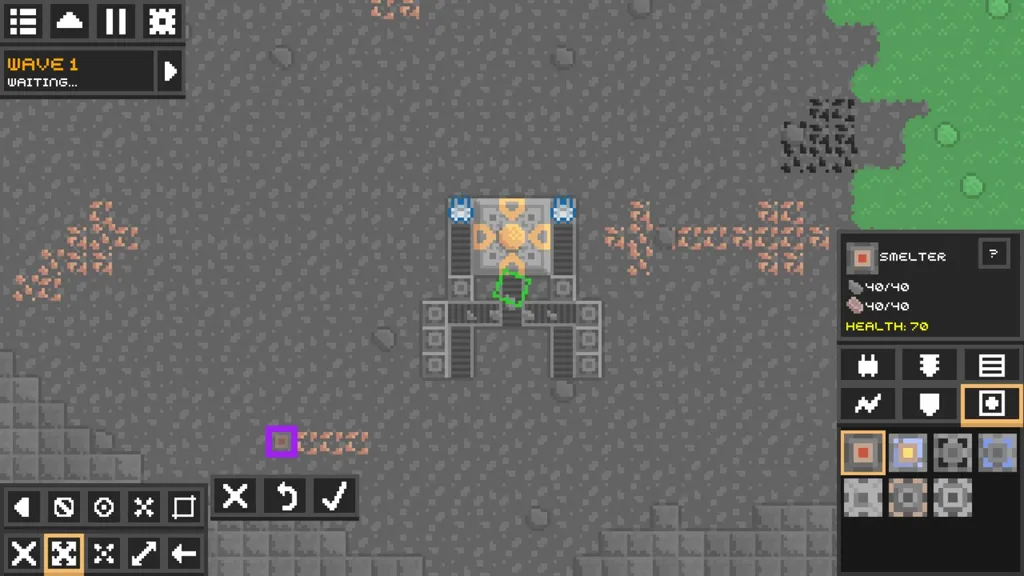Image resolution: width=1024 pixels, height=576 pixels.
Task: Open the list menu in the top bar
Action: 23,21
